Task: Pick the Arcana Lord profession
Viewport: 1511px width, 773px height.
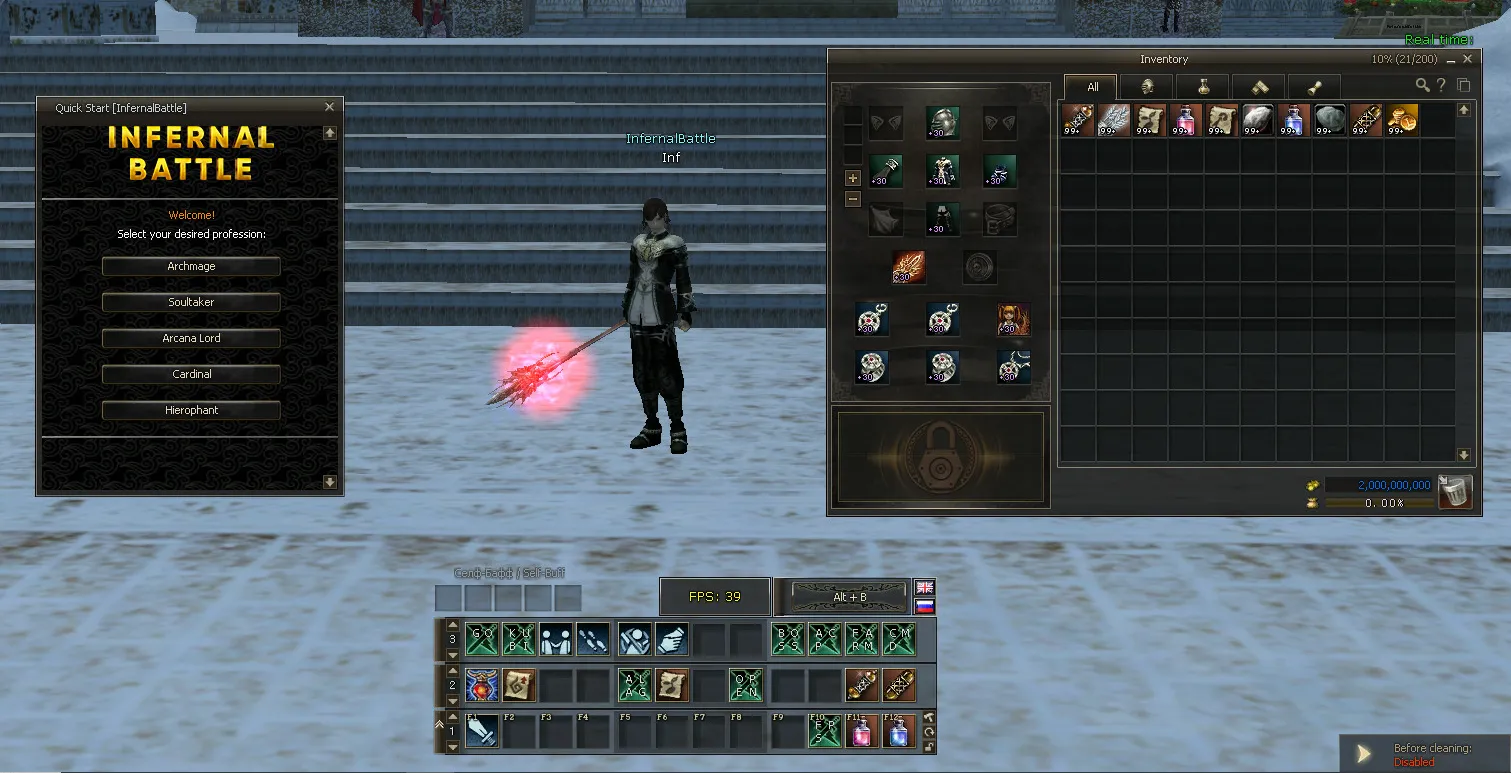Action: [191, 338]
